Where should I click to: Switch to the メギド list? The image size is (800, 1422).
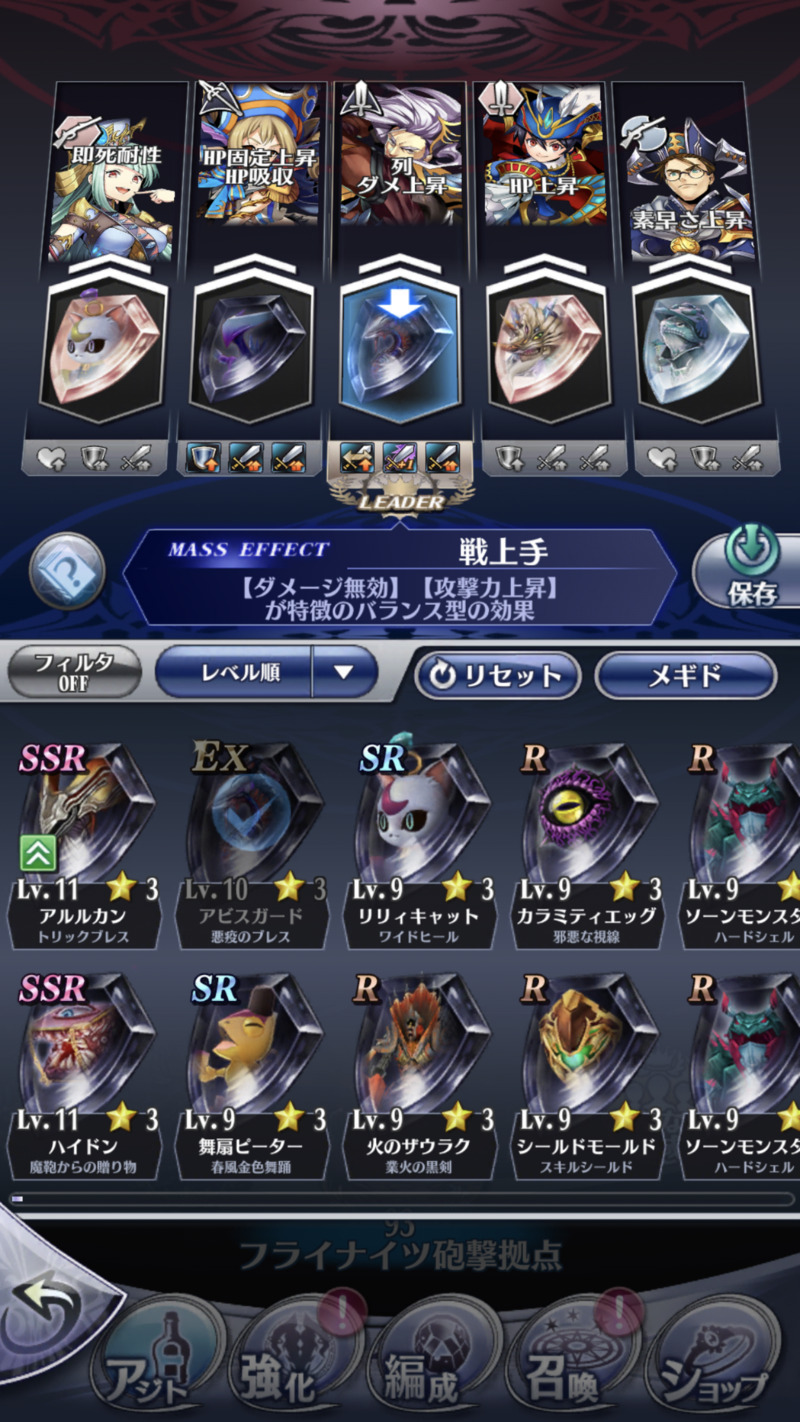685,675
